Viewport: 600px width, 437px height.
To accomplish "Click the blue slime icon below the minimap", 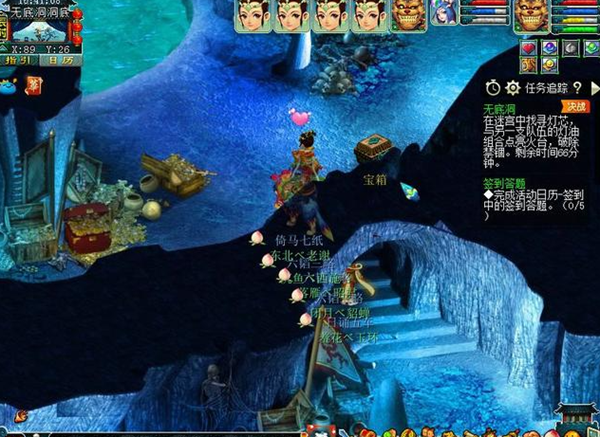I will coord(8,86).
